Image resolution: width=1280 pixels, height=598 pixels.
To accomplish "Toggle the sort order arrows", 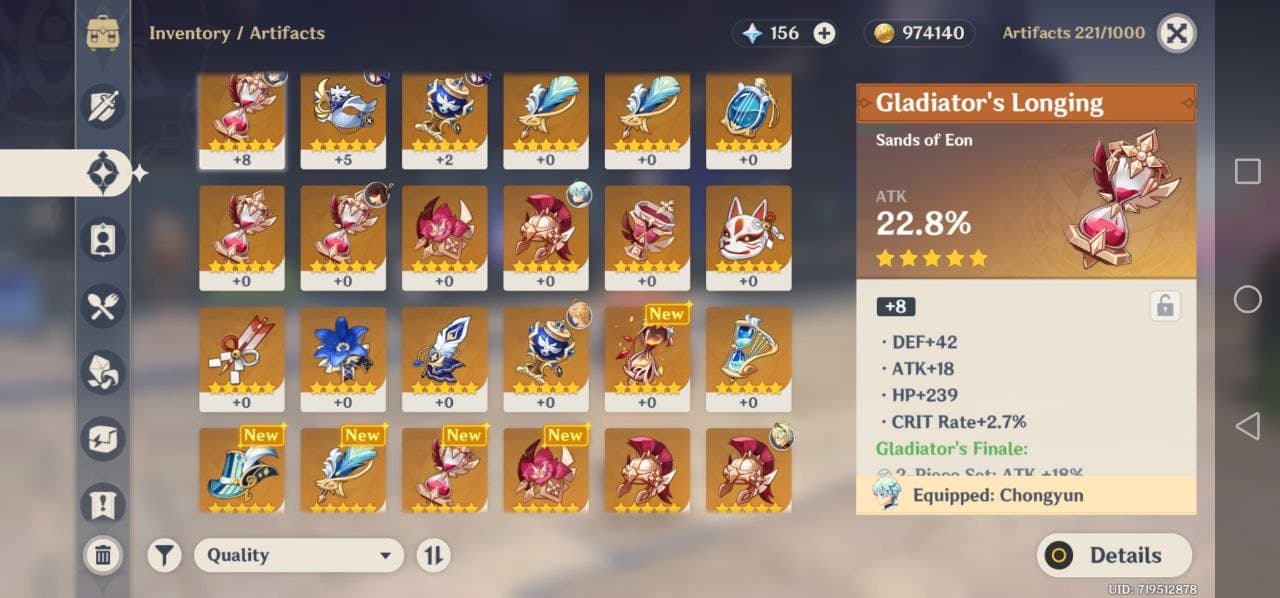I will [x=433, y=555].
